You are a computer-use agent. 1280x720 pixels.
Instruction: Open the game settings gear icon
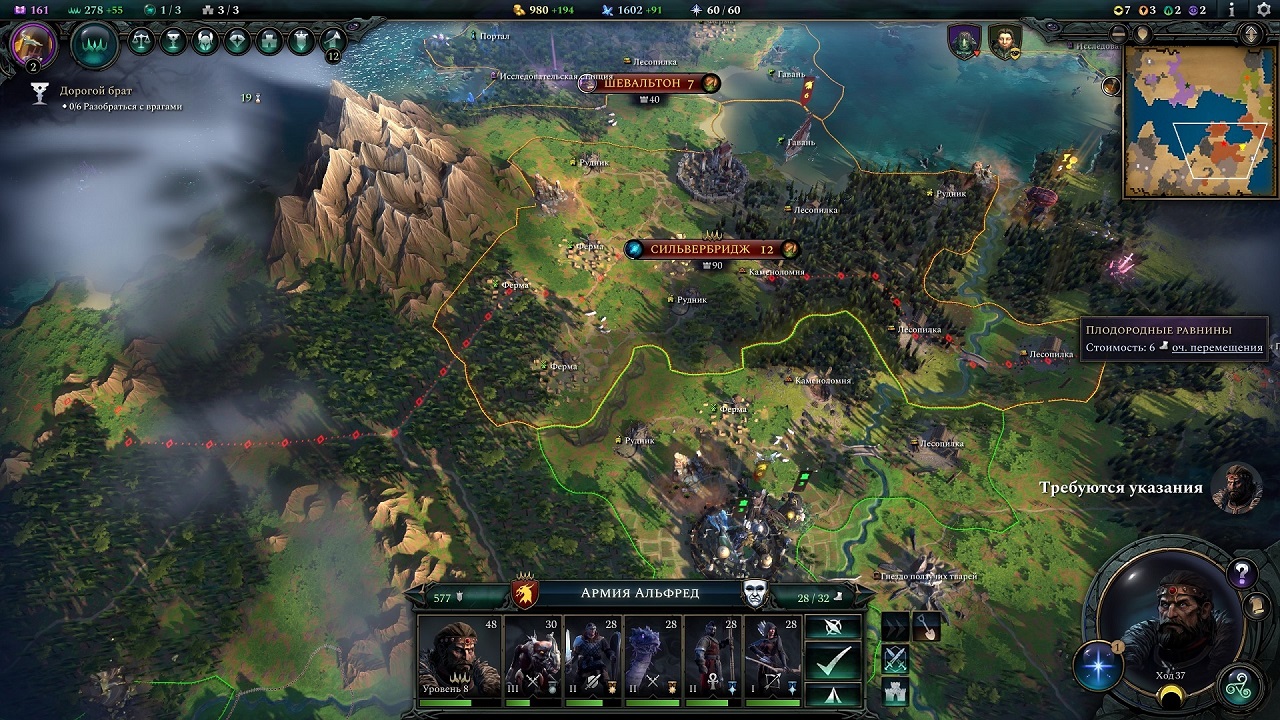1264,8
